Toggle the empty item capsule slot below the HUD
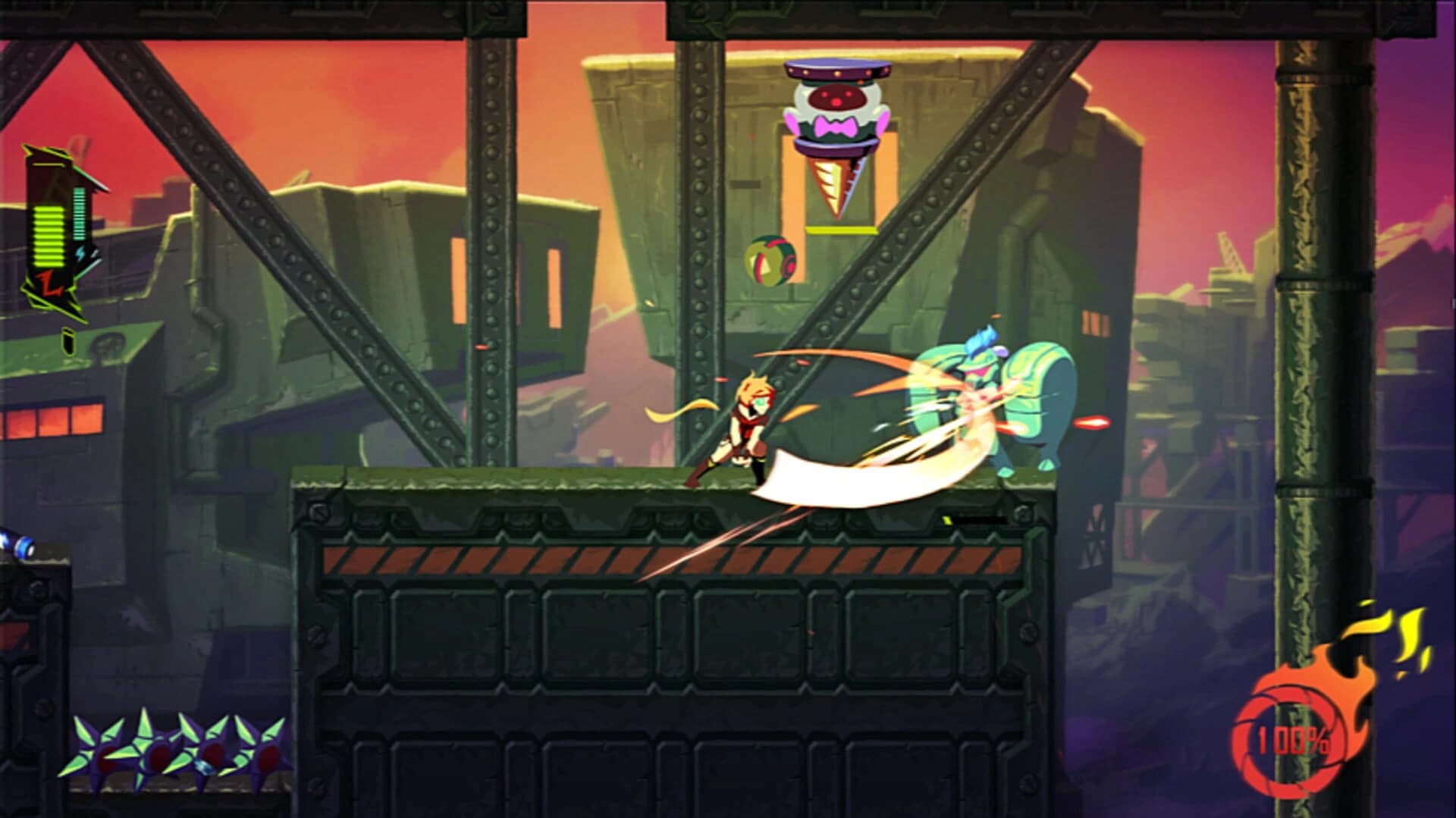This screenshot has width=1456, height=818. pos(68,341)
